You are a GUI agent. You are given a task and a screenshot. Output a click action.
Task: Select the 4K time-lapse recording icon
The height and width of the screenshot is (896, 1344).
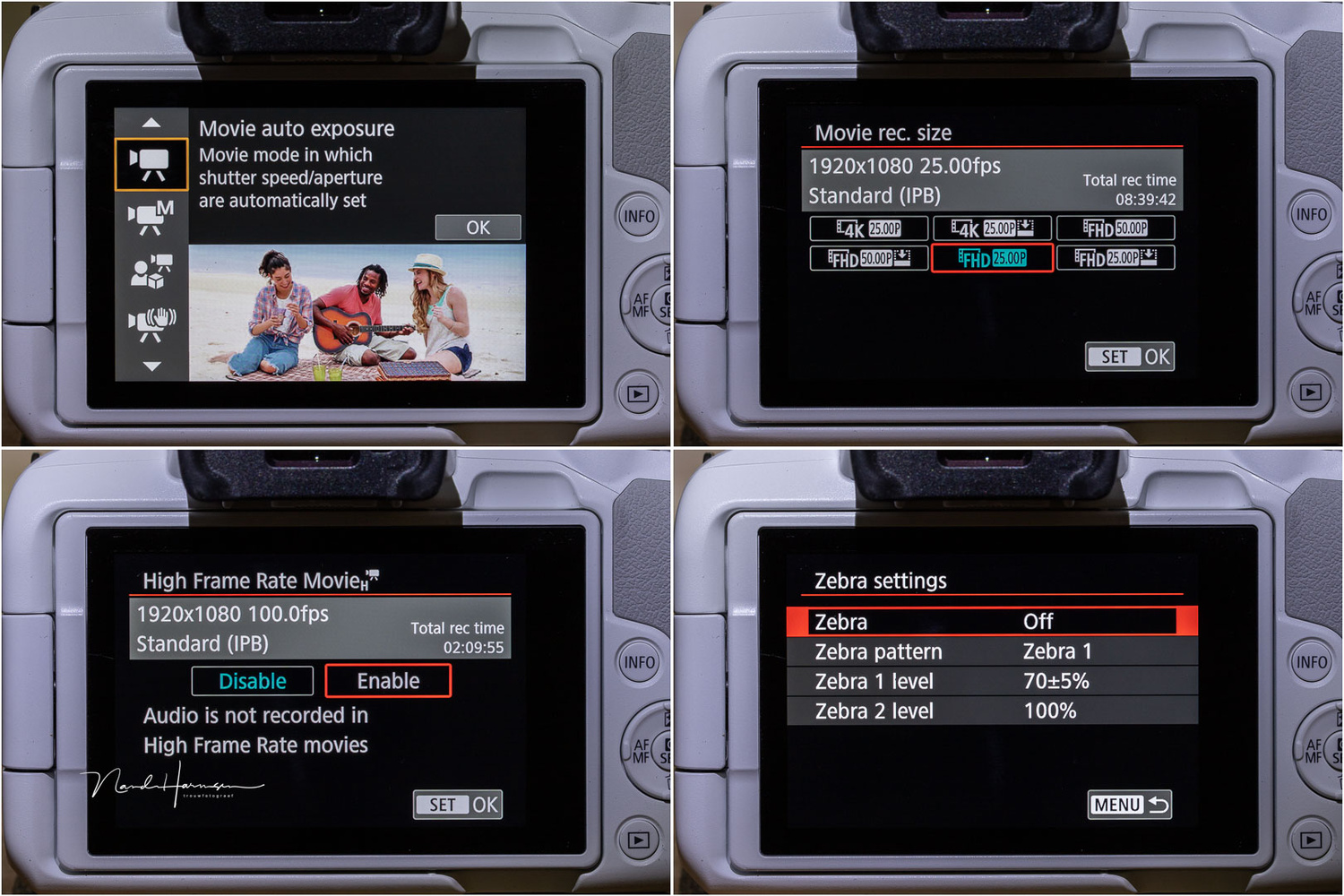tap(993, 228)
